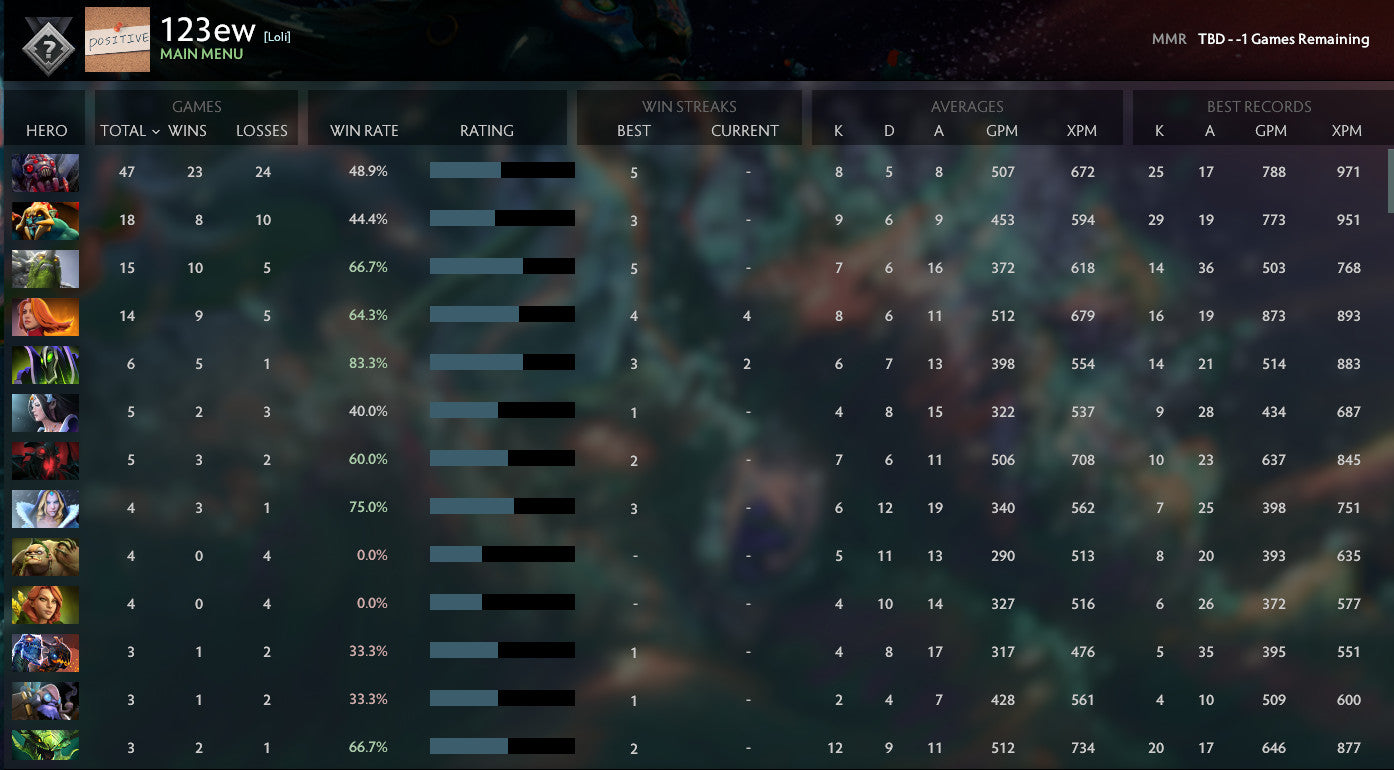Select the Windranger hero portrait
This screenshot has height=770, width=1394.
coord(45,603)
